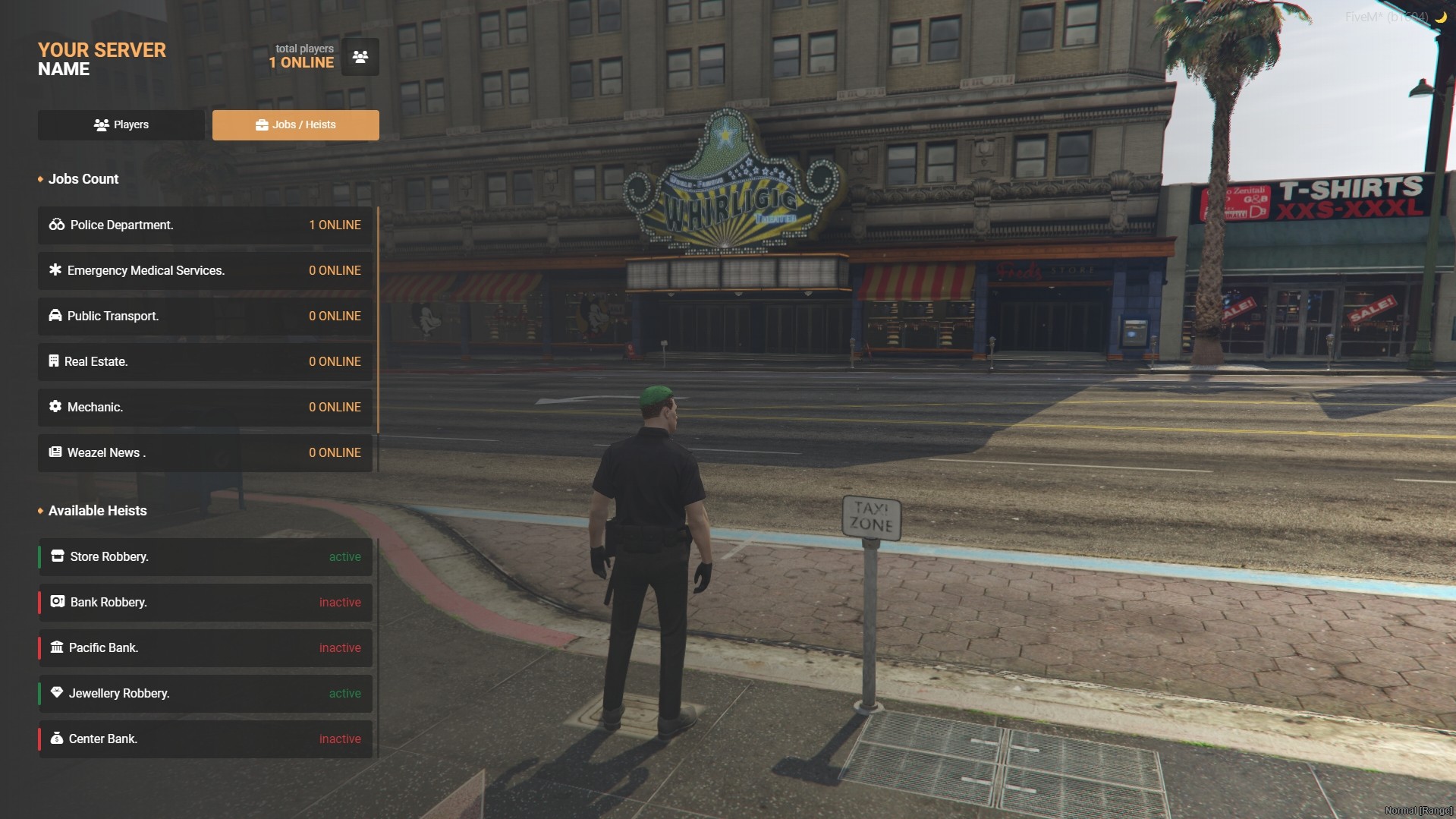Choose the Emergency Medical Services row
The width and height of the screenshot is (1456, 819).
[205, 271]
